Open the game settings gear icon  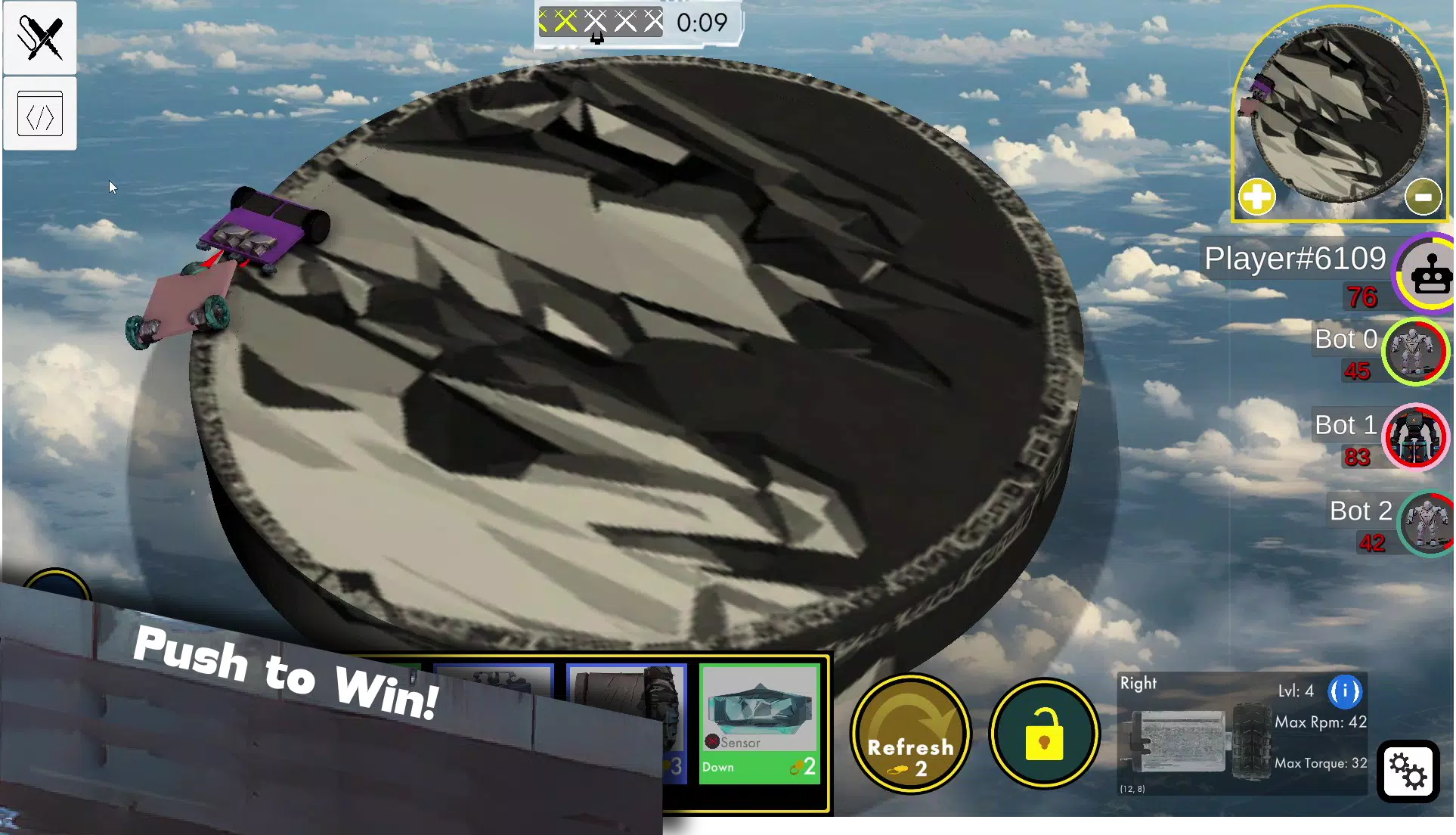(1409, 771)
